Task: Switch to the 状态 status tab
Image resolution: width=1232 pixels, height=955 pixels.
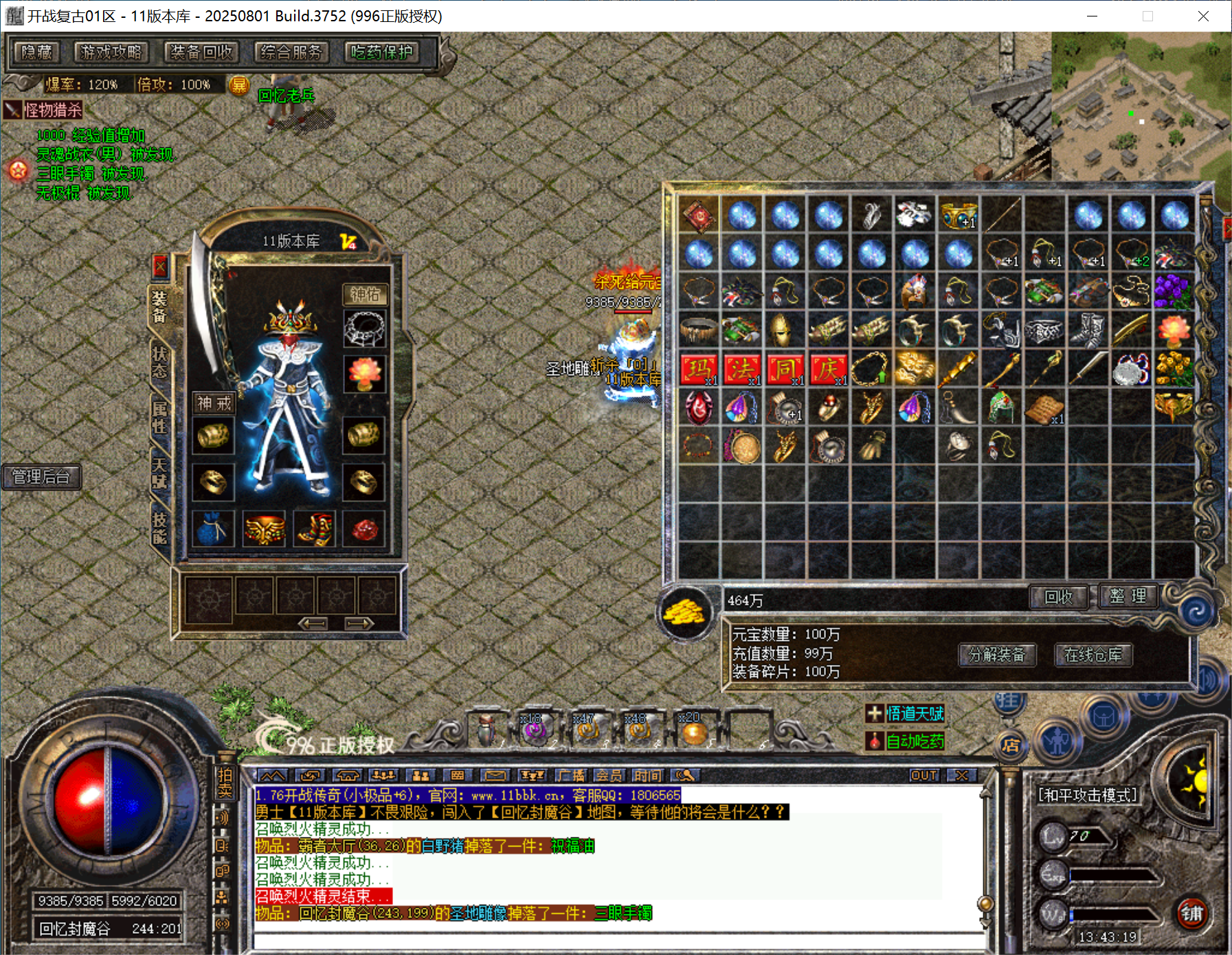Action: click(x=159, y=362)
